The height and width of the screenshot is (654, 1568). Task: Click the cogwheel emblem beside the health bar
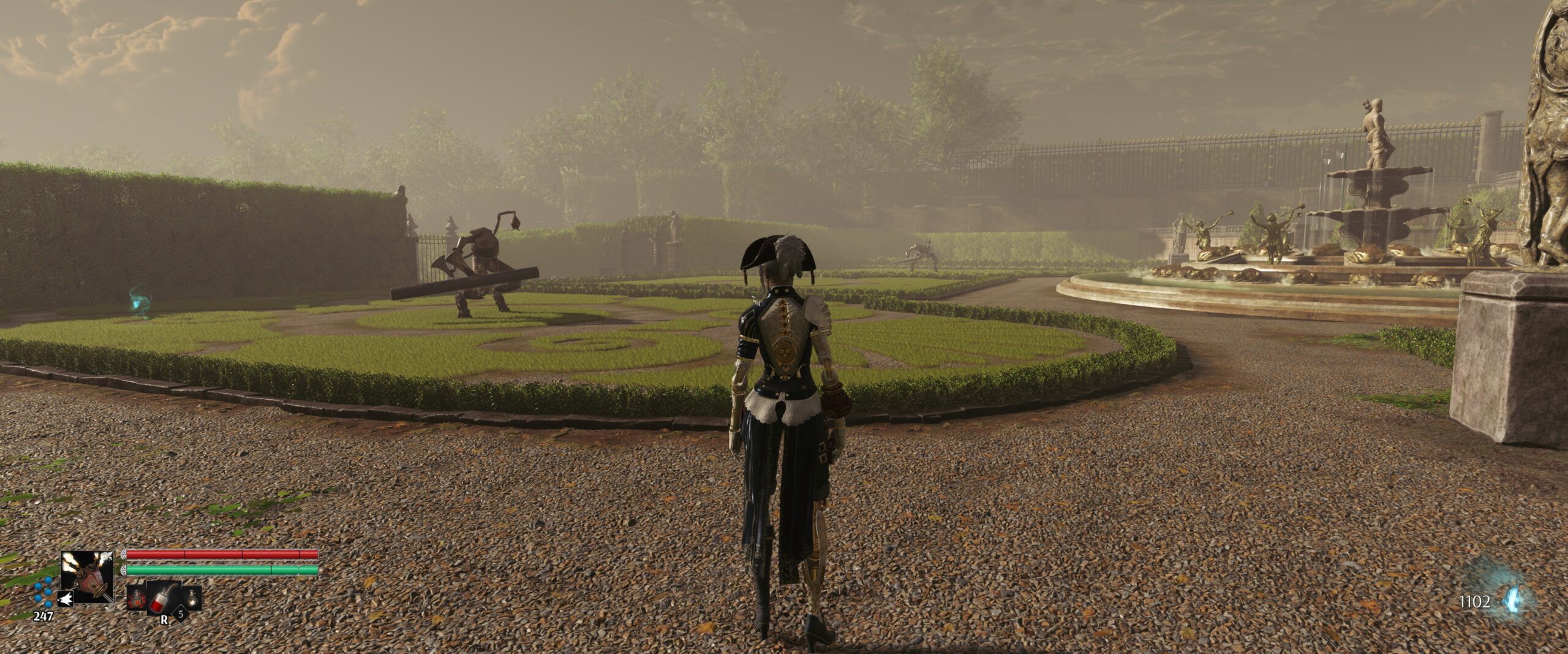click(124, 555)
